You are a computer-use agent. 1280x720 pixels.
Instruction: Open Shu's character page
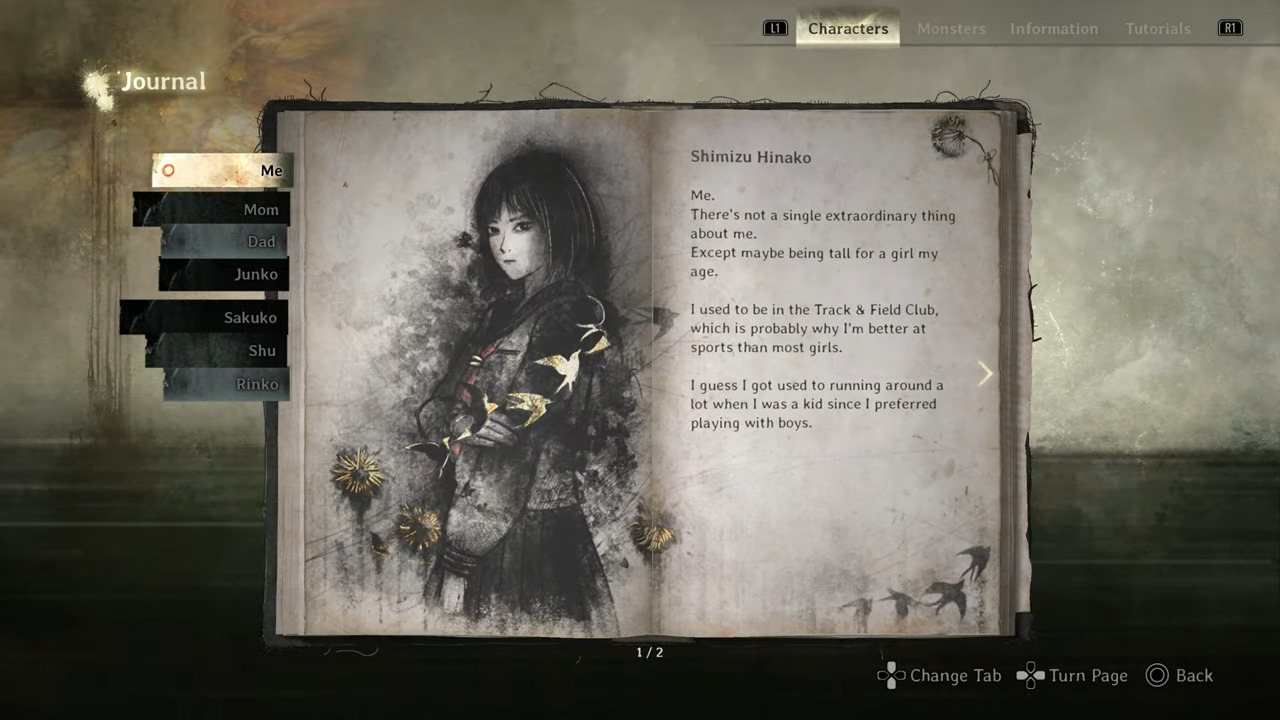(219, 351)
